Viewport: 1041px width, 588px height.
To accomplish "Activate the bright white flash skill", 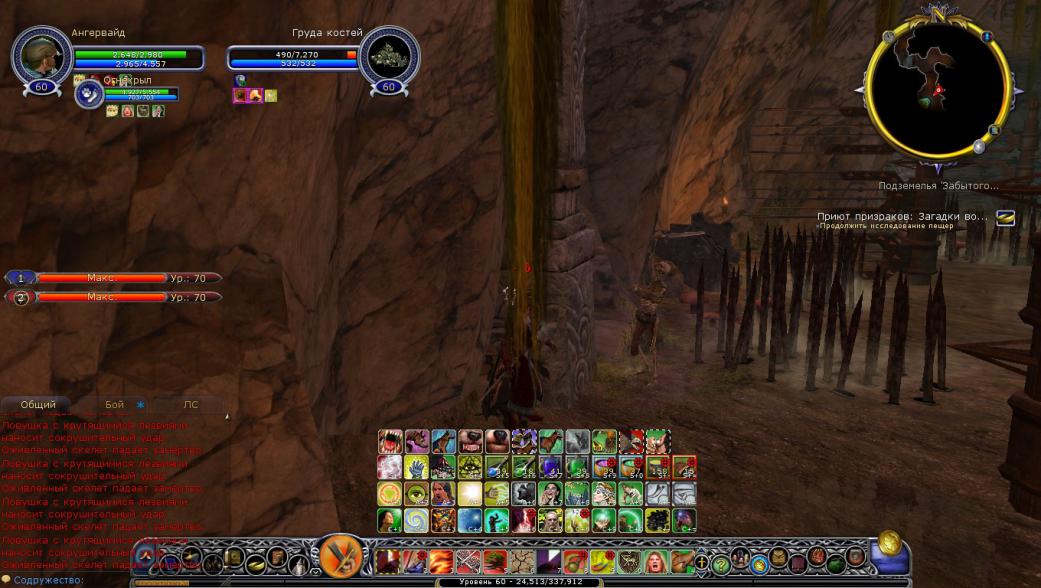I will [469, 494].
